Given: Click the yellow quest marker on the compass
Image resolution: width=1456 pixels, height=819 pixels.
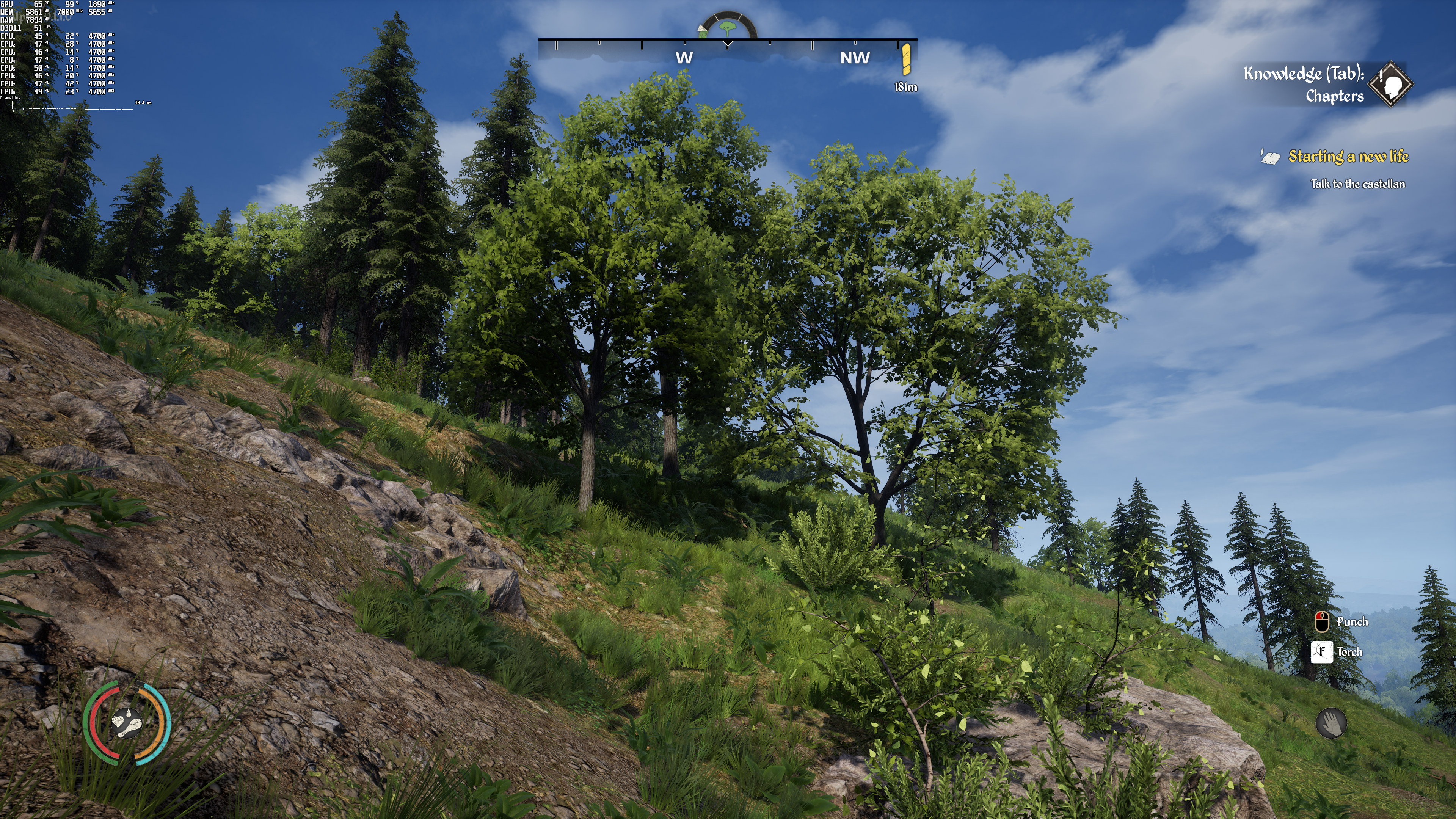Looking at the screenshot, I should point(906,60).
